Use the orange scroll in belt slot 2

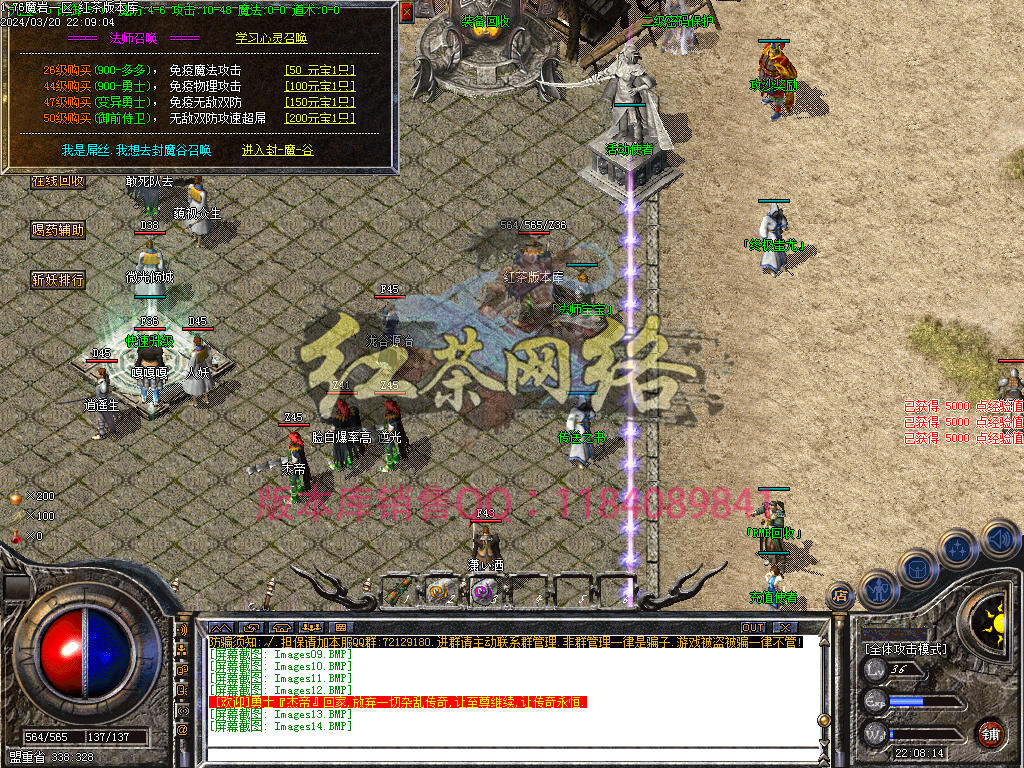coord(441,591)
